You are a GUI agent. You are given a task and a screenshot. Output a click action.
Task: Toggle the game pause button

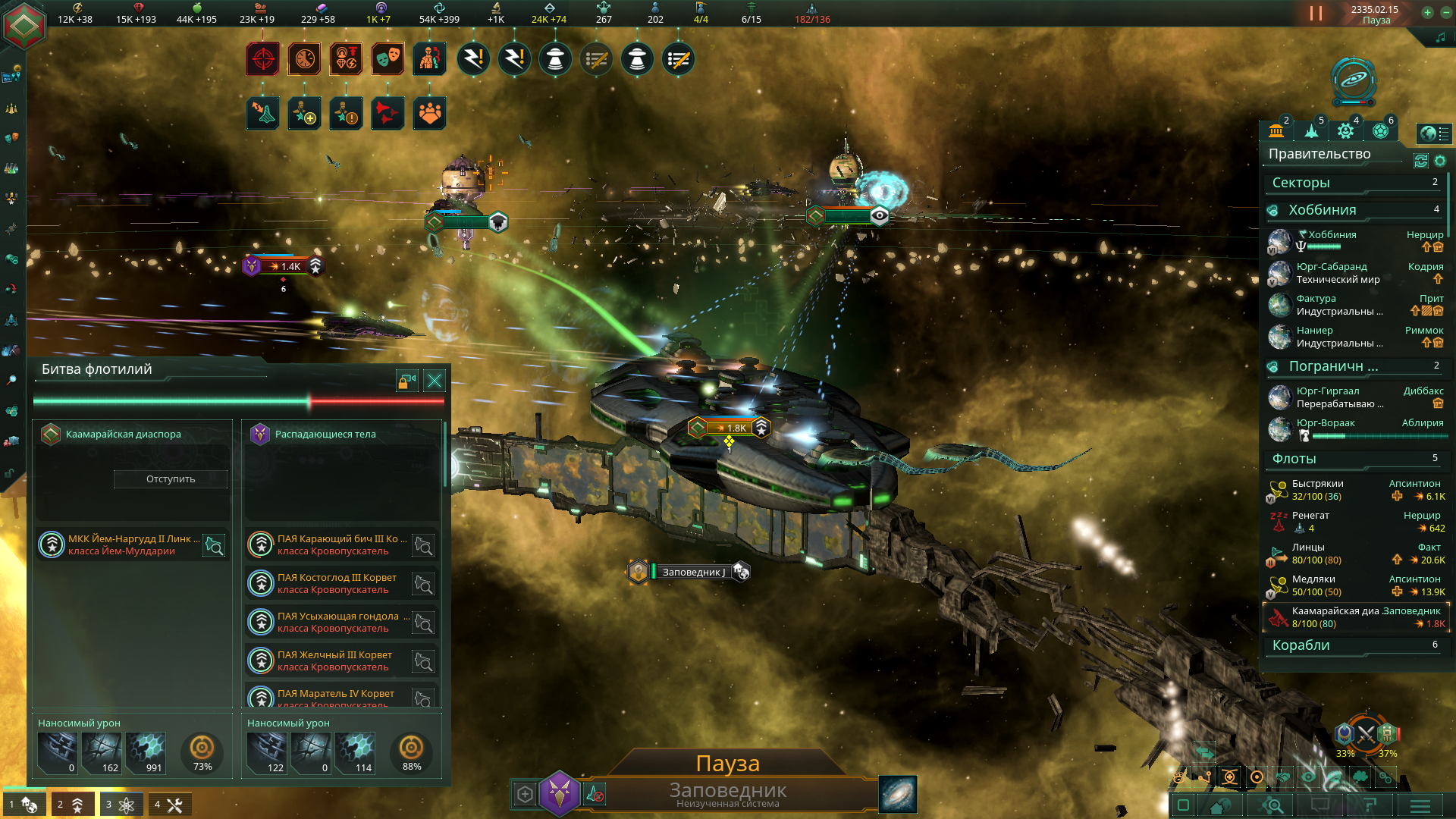point(1316,14)
